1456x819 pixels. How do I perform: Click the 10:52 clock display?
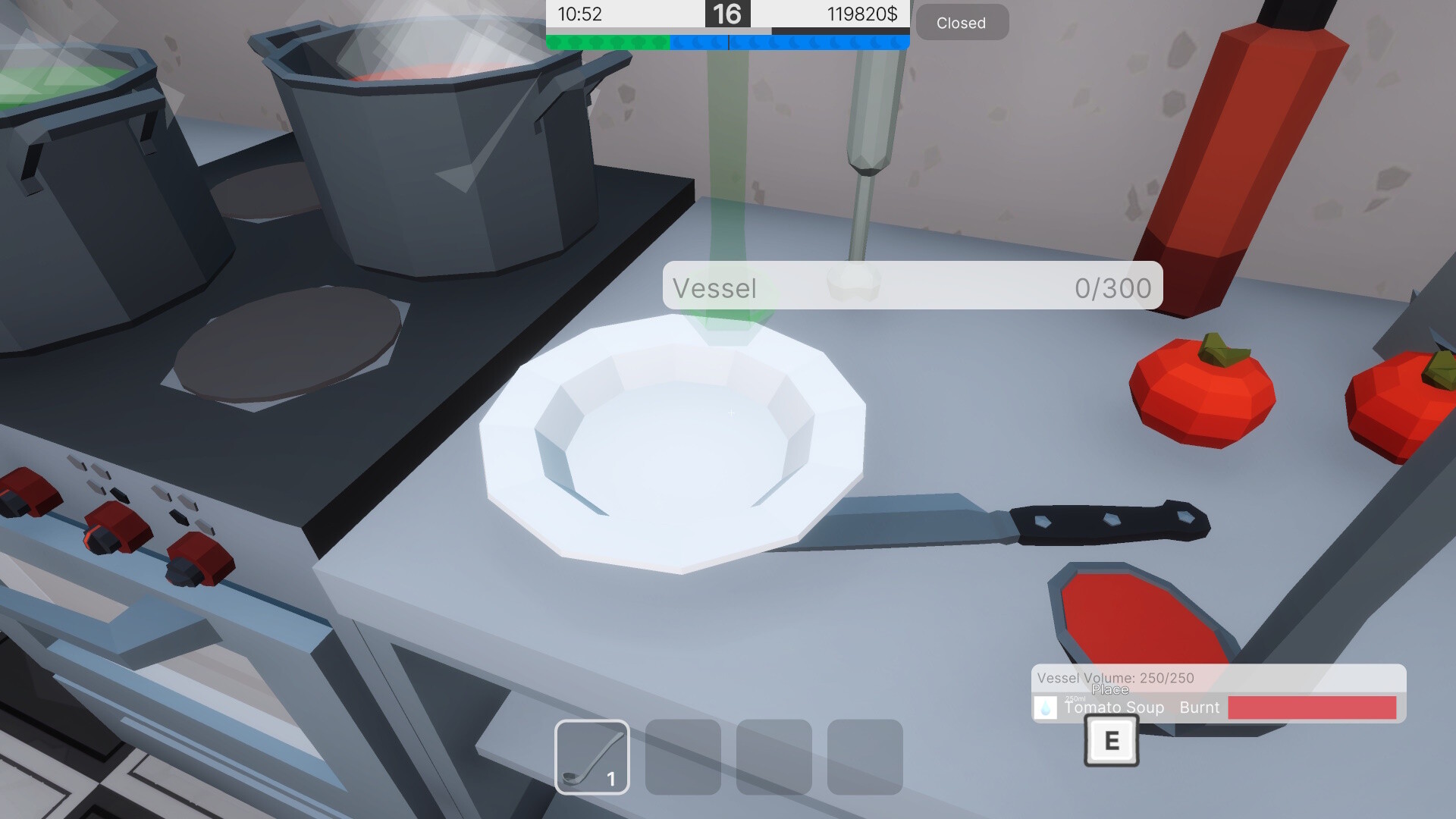coord(579,14)
